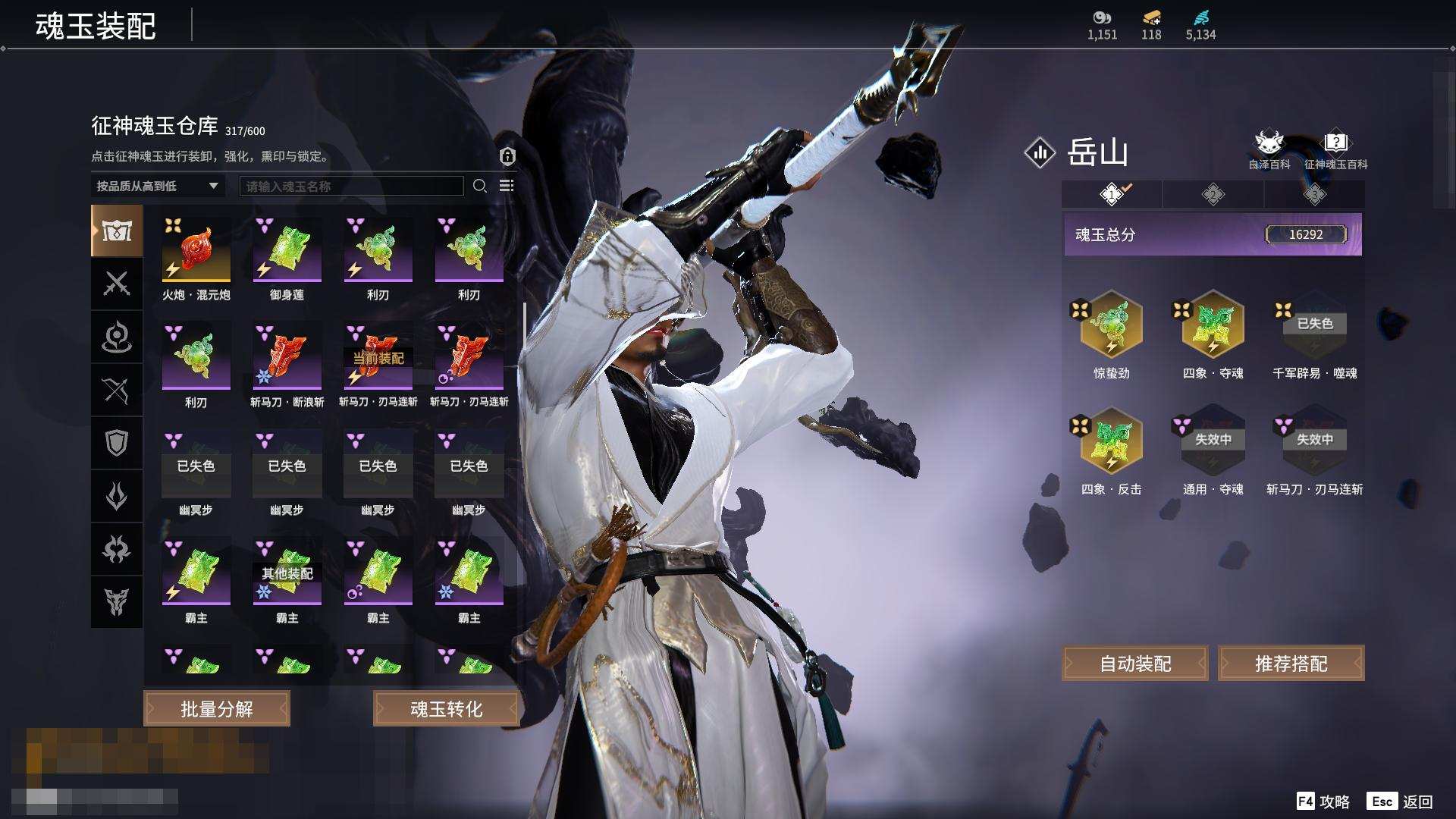Select the equipped 惊蛰劲 slot

point(1111,325)
